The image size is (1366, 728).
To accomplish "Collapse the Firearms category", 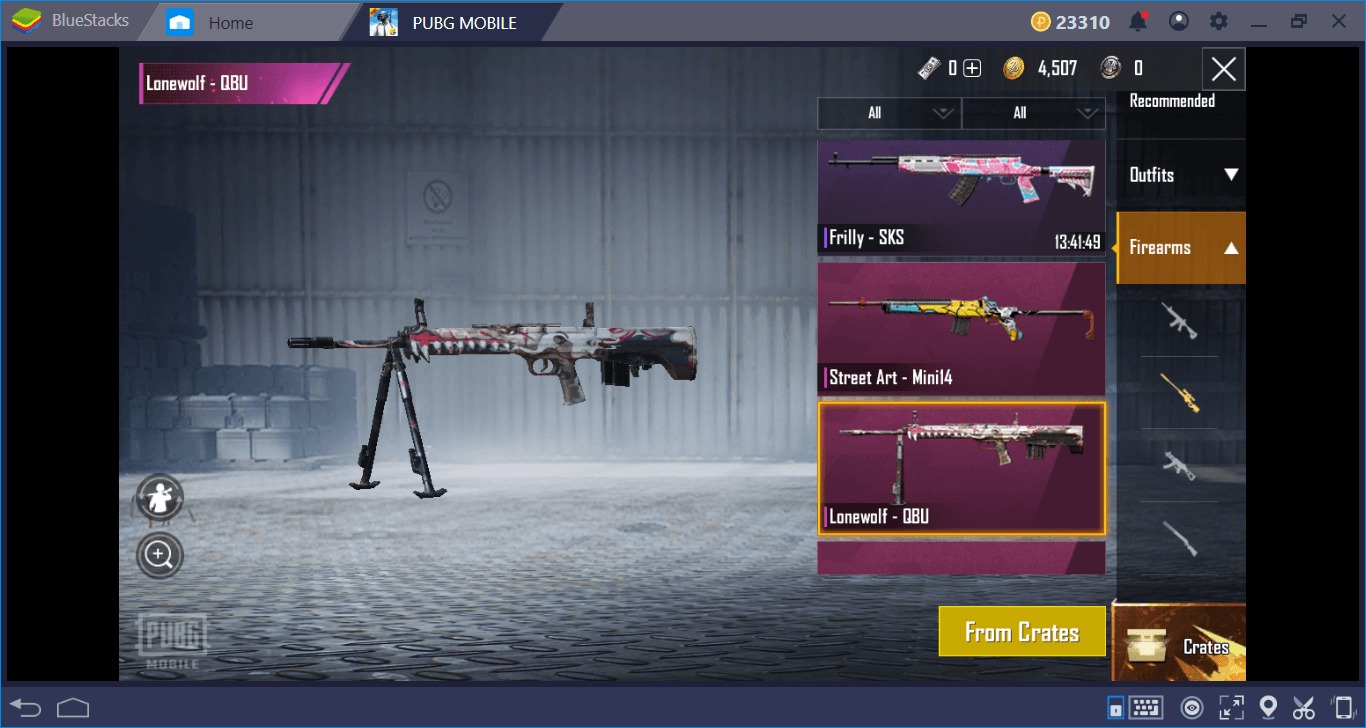I will (x=1180, y=247).
